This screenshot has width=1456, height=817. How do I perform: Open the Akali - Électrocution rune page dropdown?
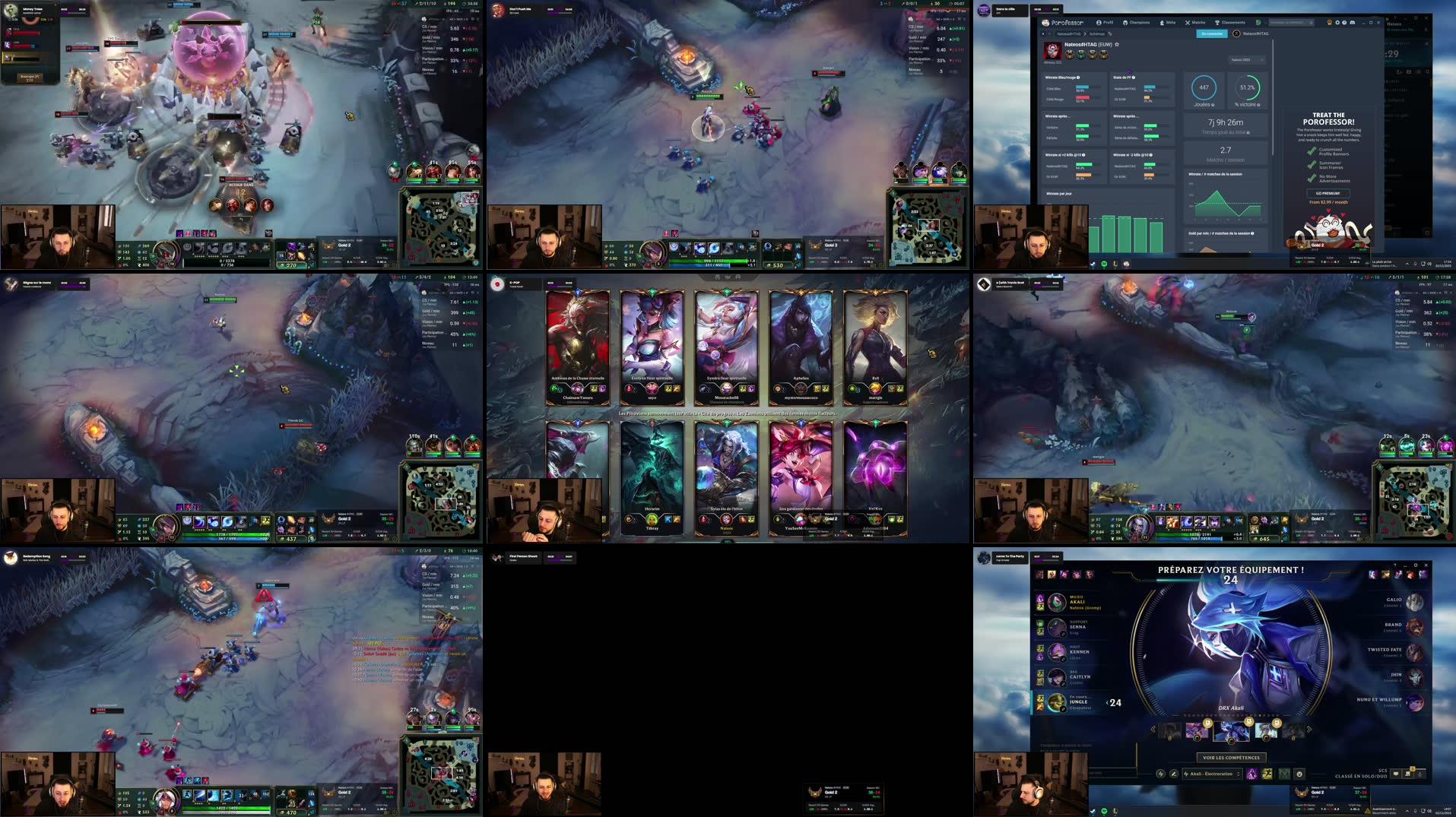click(x=1211, y=774)
